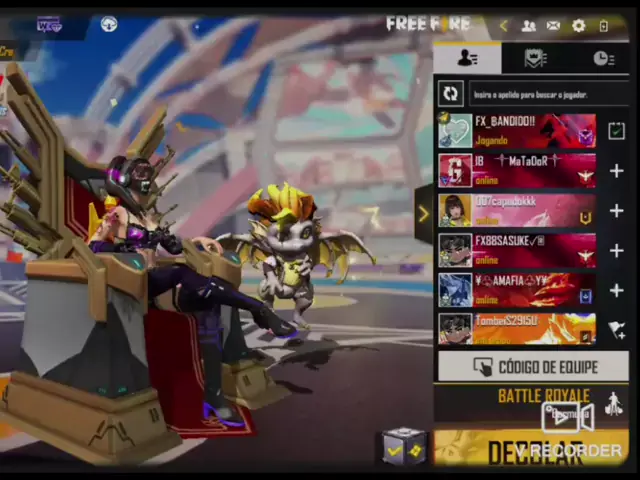This screenshot has height=480, width=640.
Task: Open the friends icon in top bar
Action: 528,26
